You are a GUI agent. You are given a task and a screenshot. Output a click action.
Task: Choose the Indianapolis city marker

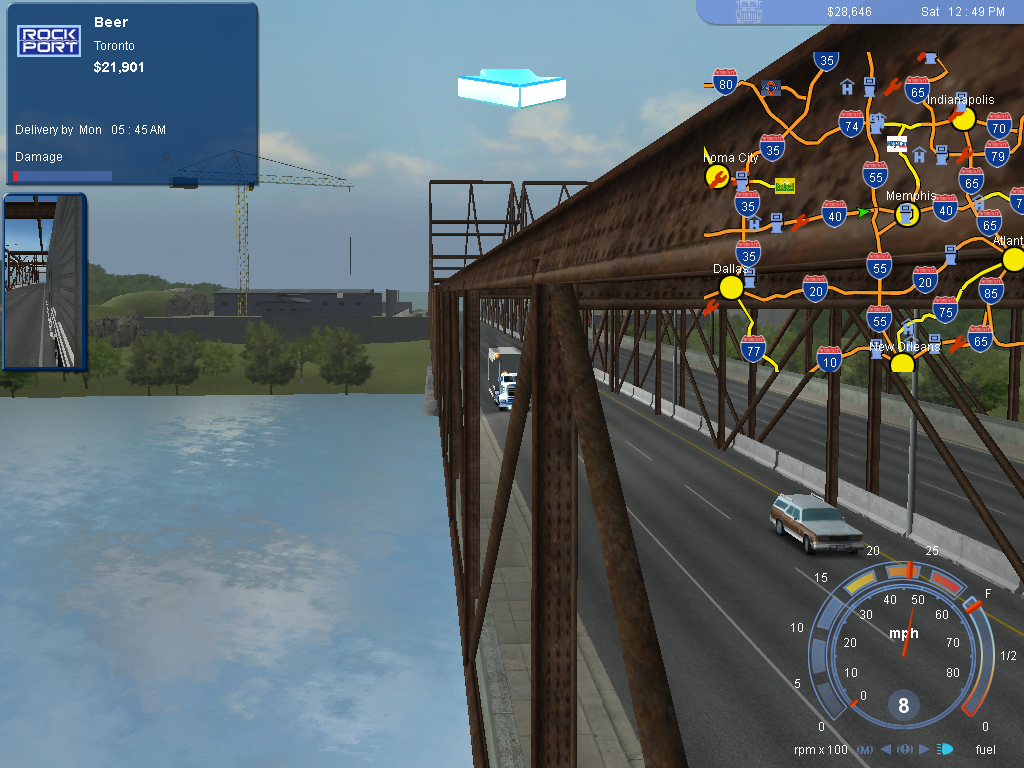[x=963, y=118]
